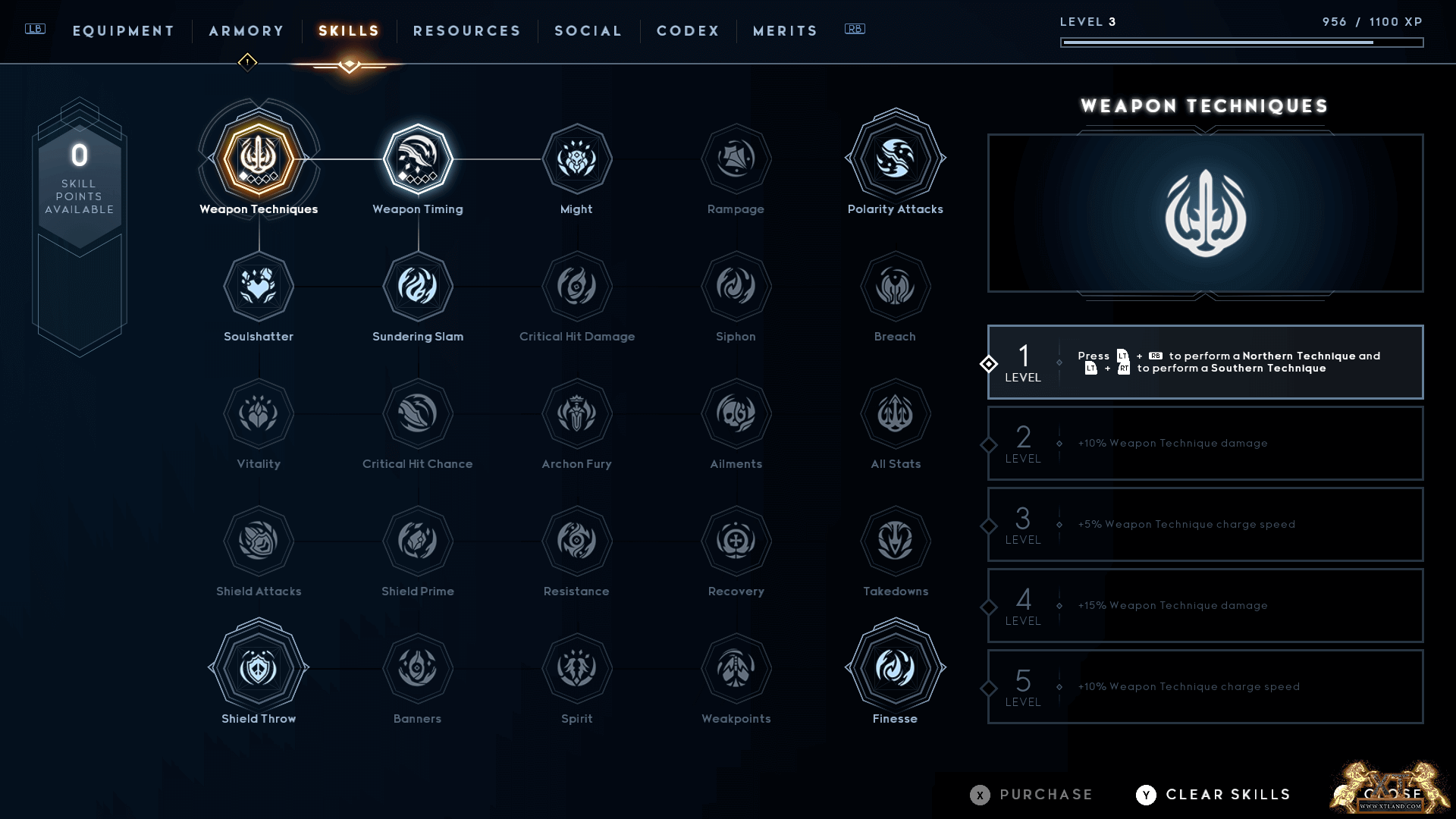
Task: Select the Level 2 Weapon Technique row
Action: click(x=1205, y=444)
